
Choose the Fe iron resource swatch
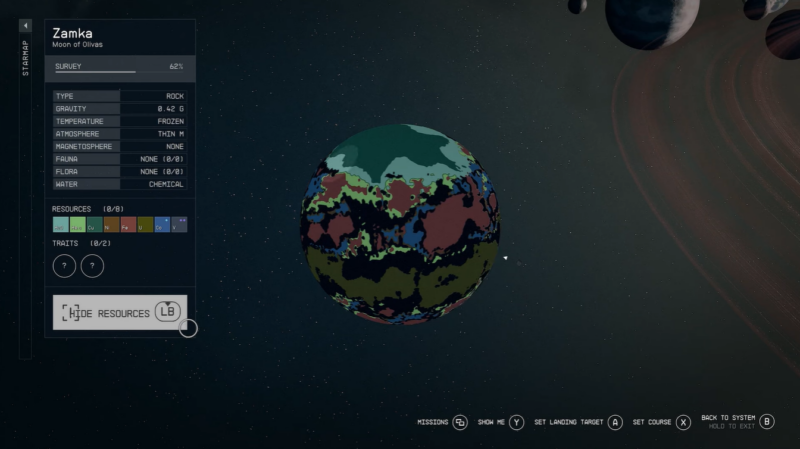[128, 225]
